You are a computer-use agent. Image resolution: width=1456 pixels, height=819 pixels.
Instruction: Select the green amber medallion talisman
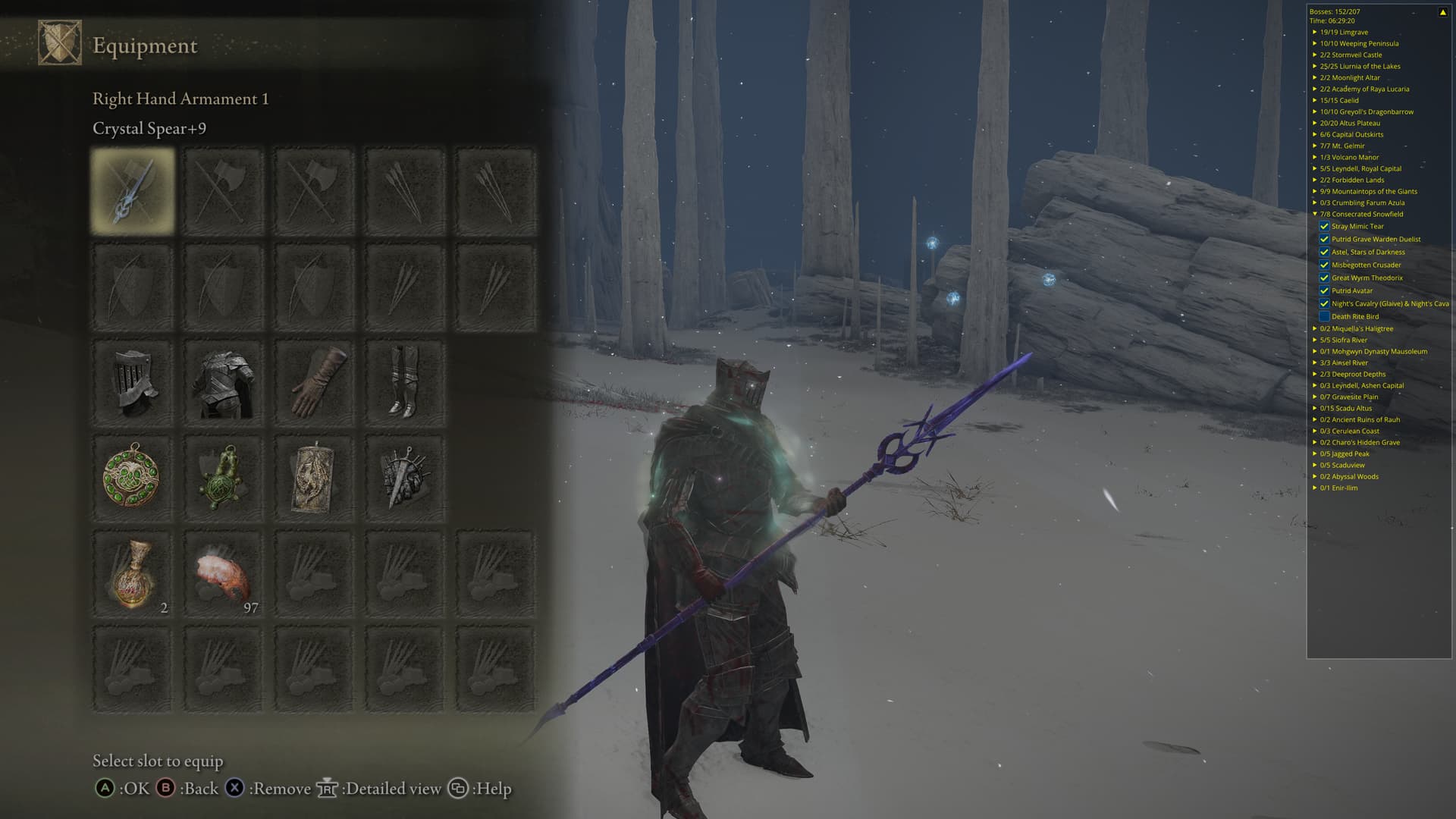pyautogui.click(x=133, y=478)
